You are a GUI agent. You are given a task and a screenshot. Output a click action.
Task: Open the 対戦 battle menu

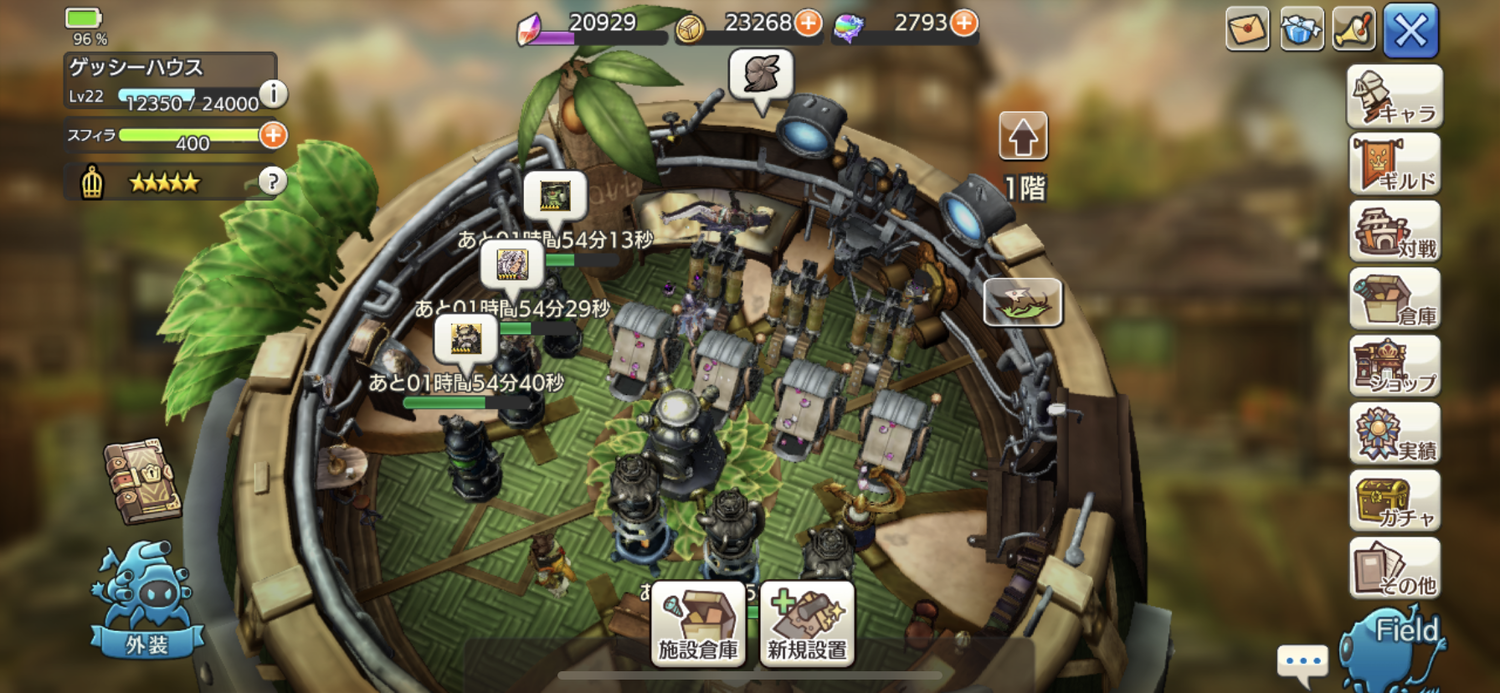(1395, 231)
